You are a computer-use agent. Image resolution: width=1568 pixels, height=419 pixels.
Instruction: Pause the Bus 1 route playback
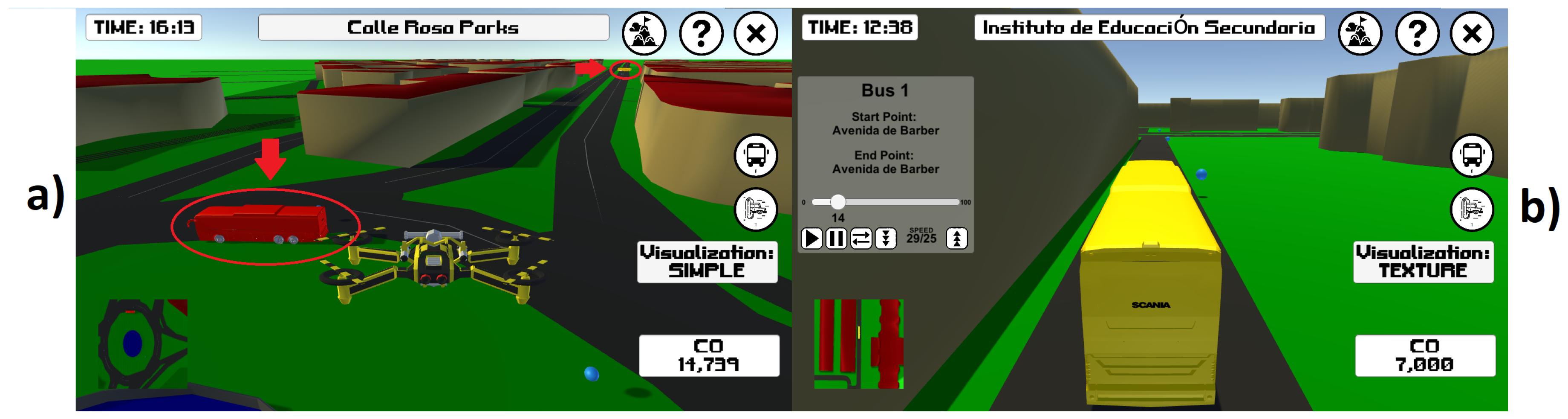[x=836, y=238]
